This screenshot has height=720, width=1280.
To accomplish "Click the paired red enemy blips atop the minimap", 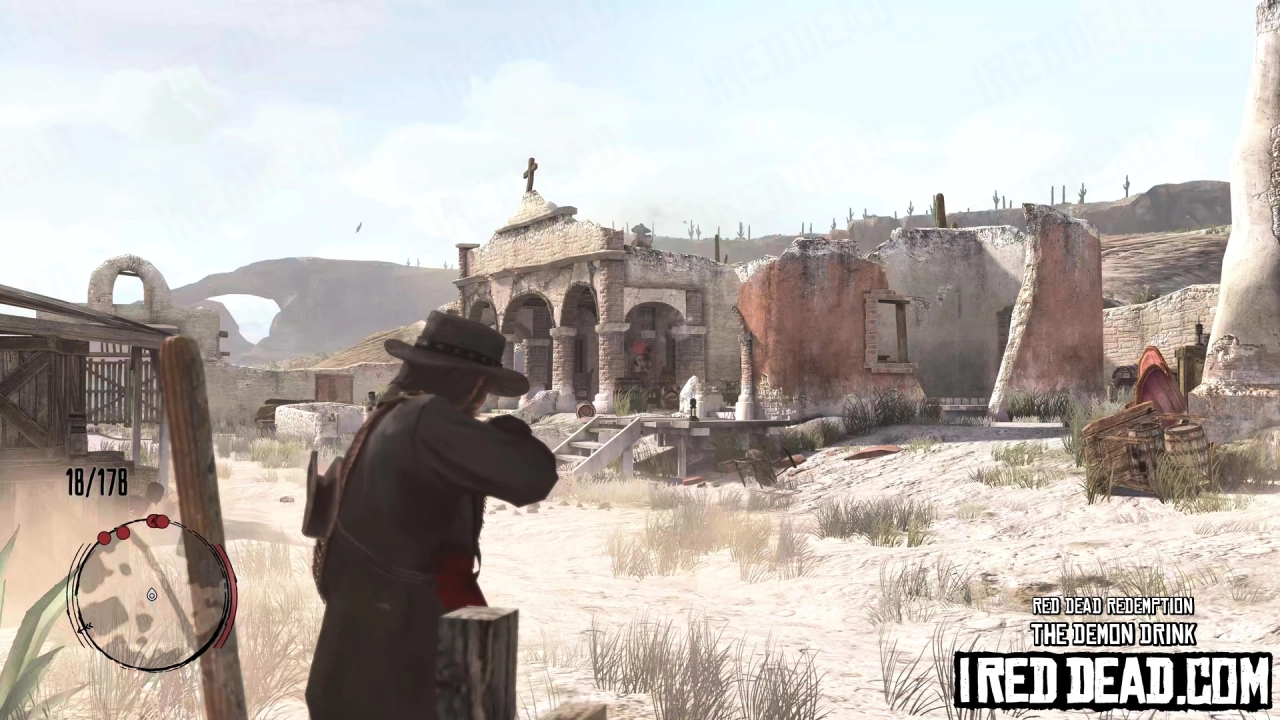I will click(x=158, y=521).
